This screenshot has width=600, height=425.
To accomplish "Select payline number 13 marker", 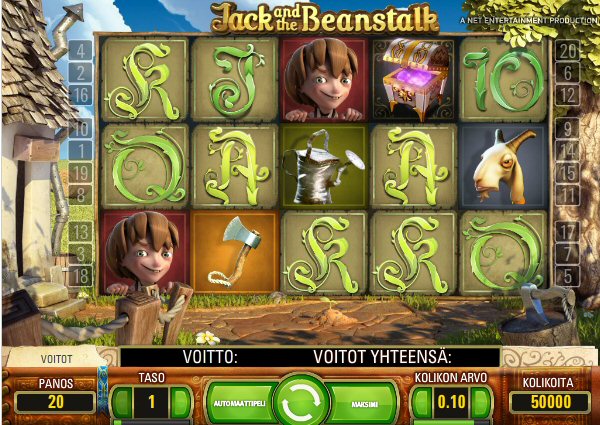I will 80,232.
